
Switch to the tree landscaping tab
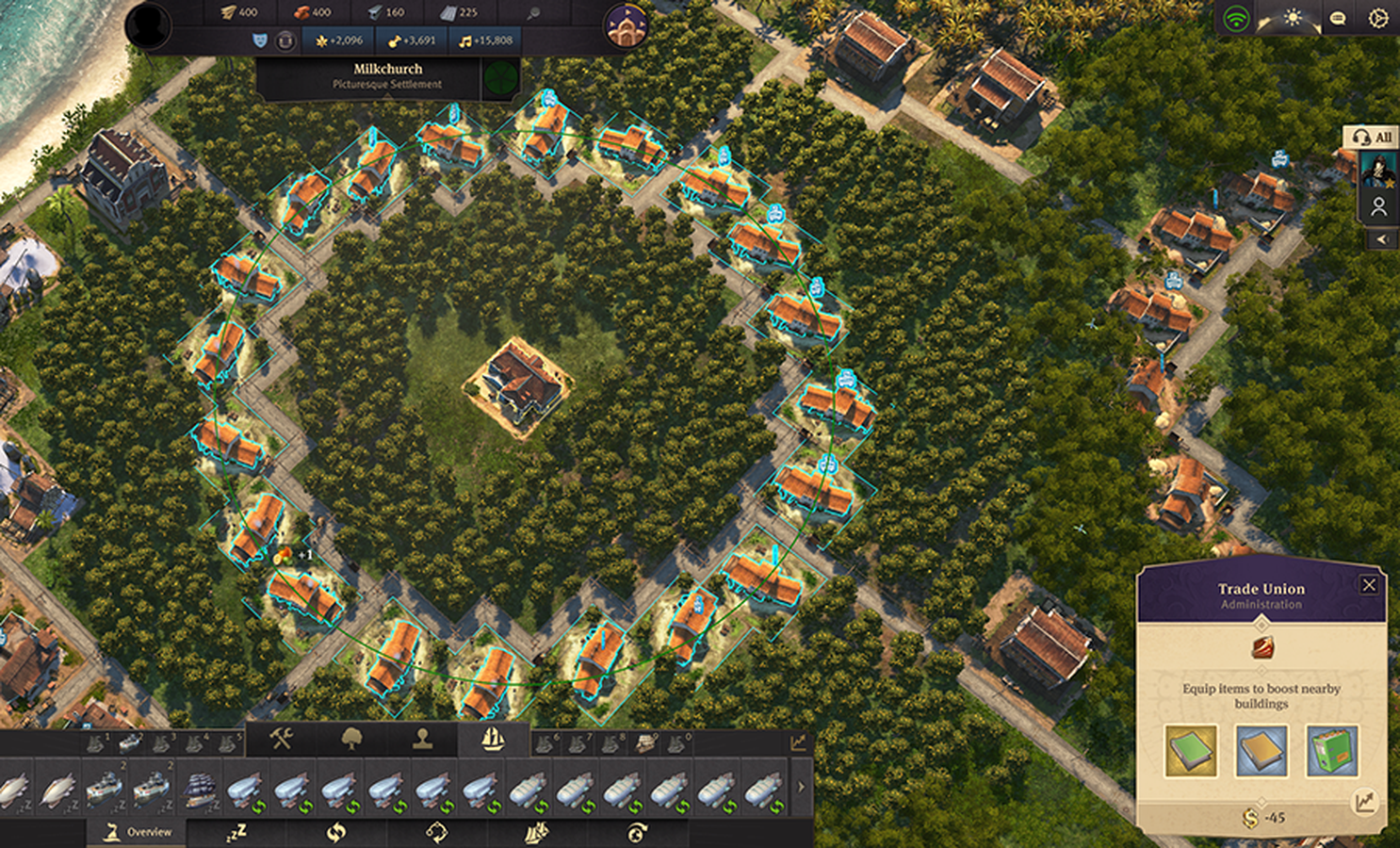351,740
